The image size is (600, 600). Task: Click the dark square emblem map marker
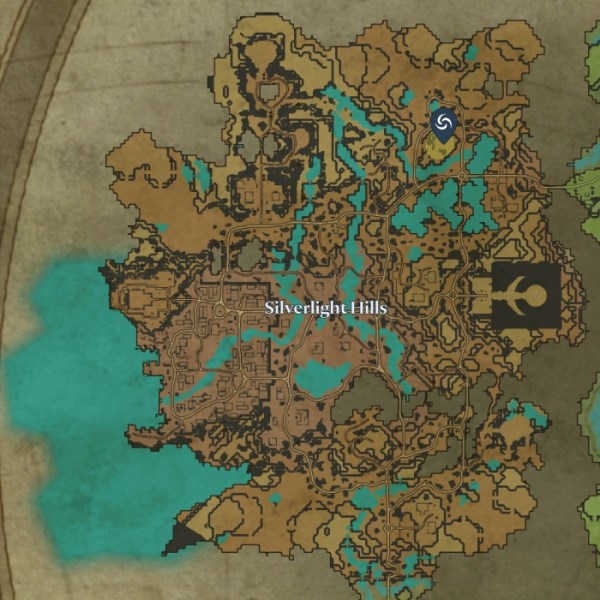pos(525,297)
